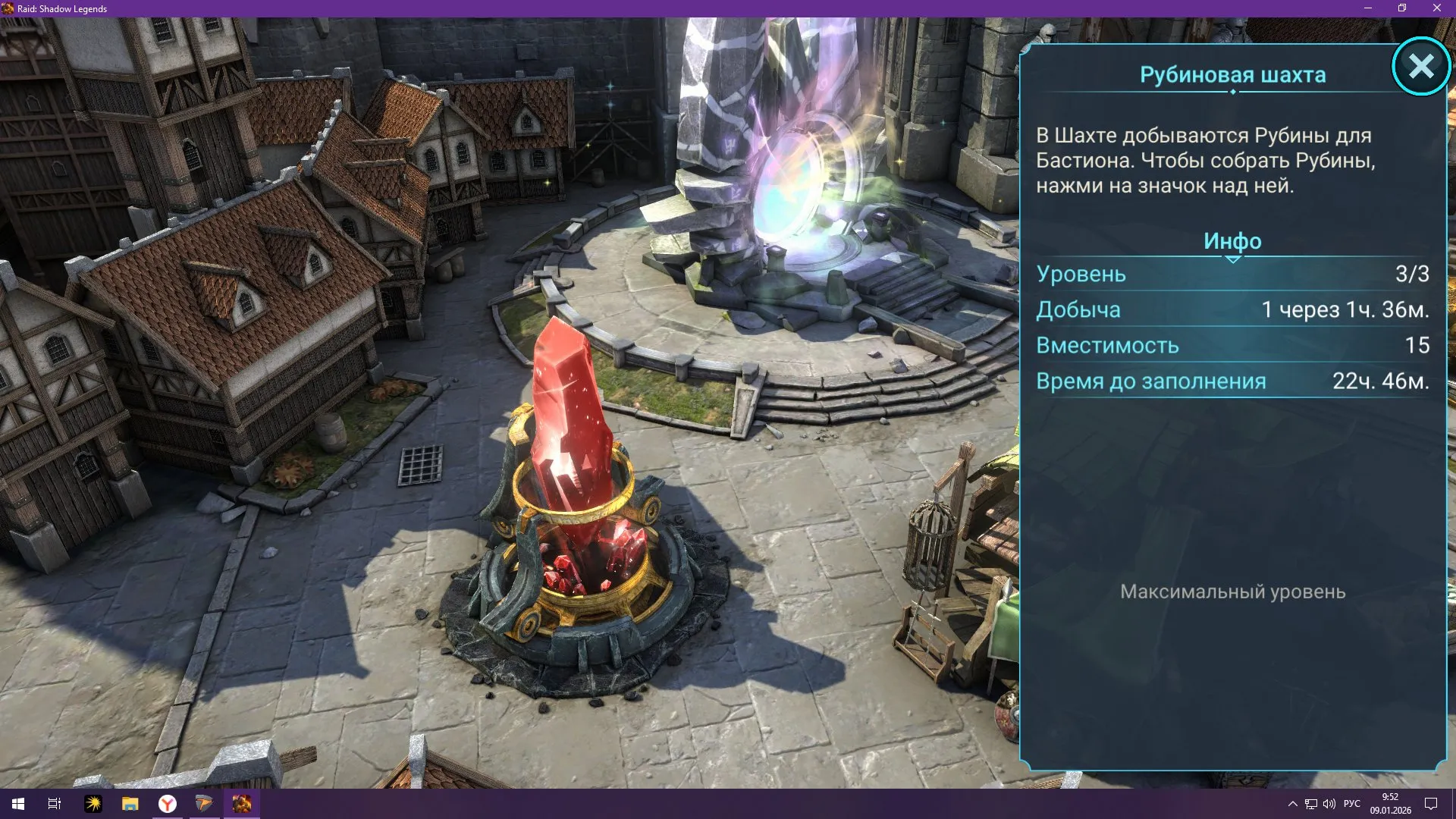The height and width of the screenshot is (819, 1456).
Task: Click the yellow star app icon on taskbar
Action: (93, 804)
